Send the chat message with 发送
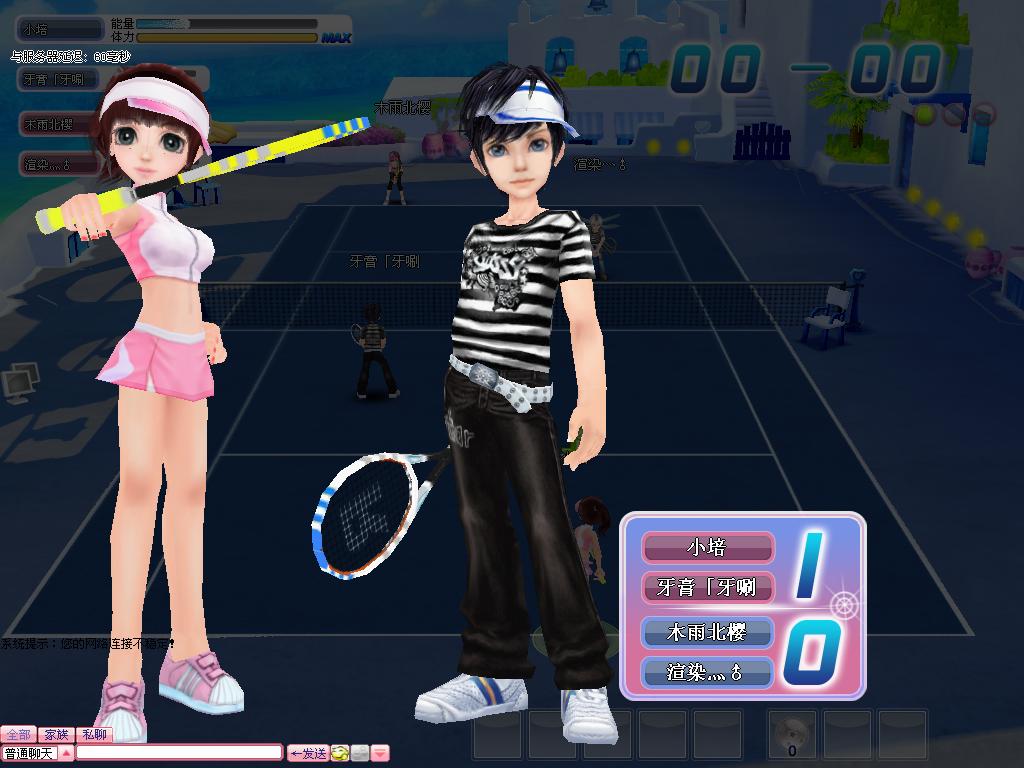 (x=308, y=753)
